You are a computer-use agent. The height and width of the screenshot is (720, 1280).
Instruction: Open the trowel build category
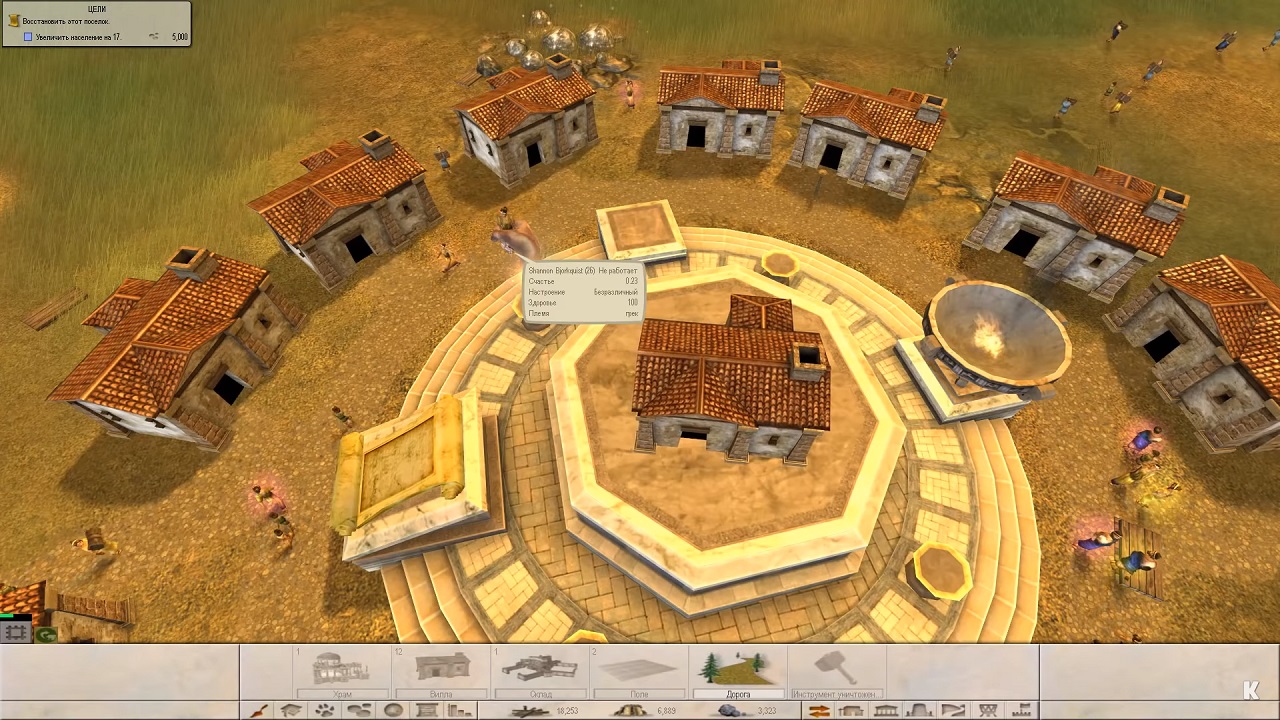258,711
